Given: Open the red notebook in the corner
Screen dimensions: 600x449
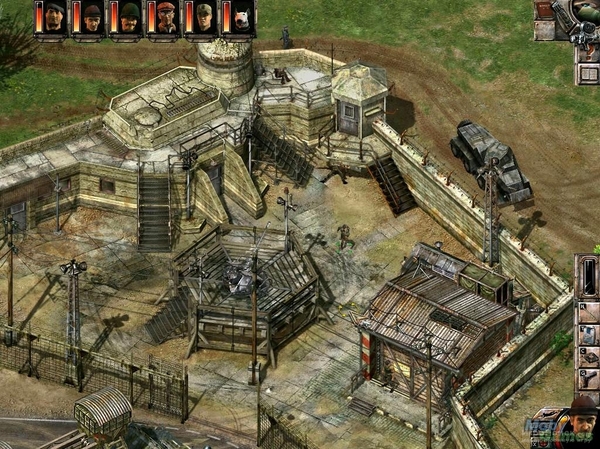Looking at the screenshot, I should 544,10.
